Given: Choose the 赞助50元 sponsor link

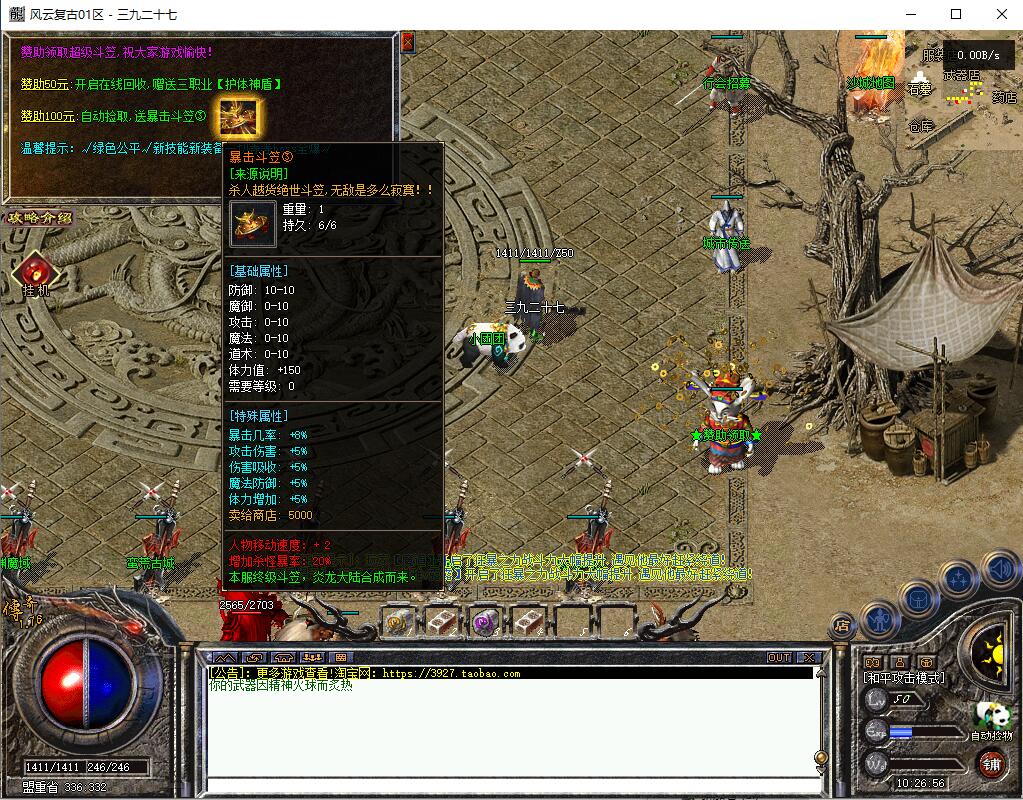Looking at the screenshot, I should [39, 84].
